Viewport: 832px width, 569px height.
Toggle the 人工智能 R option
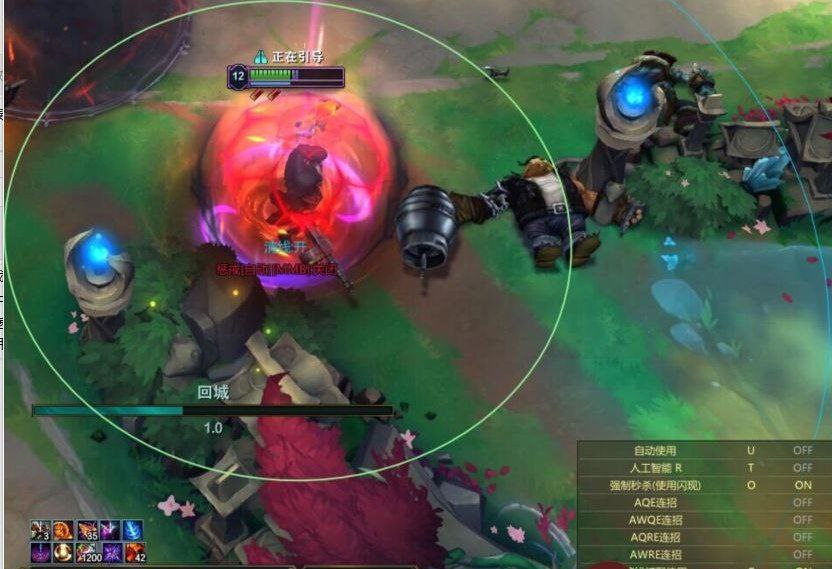point(802,468)
